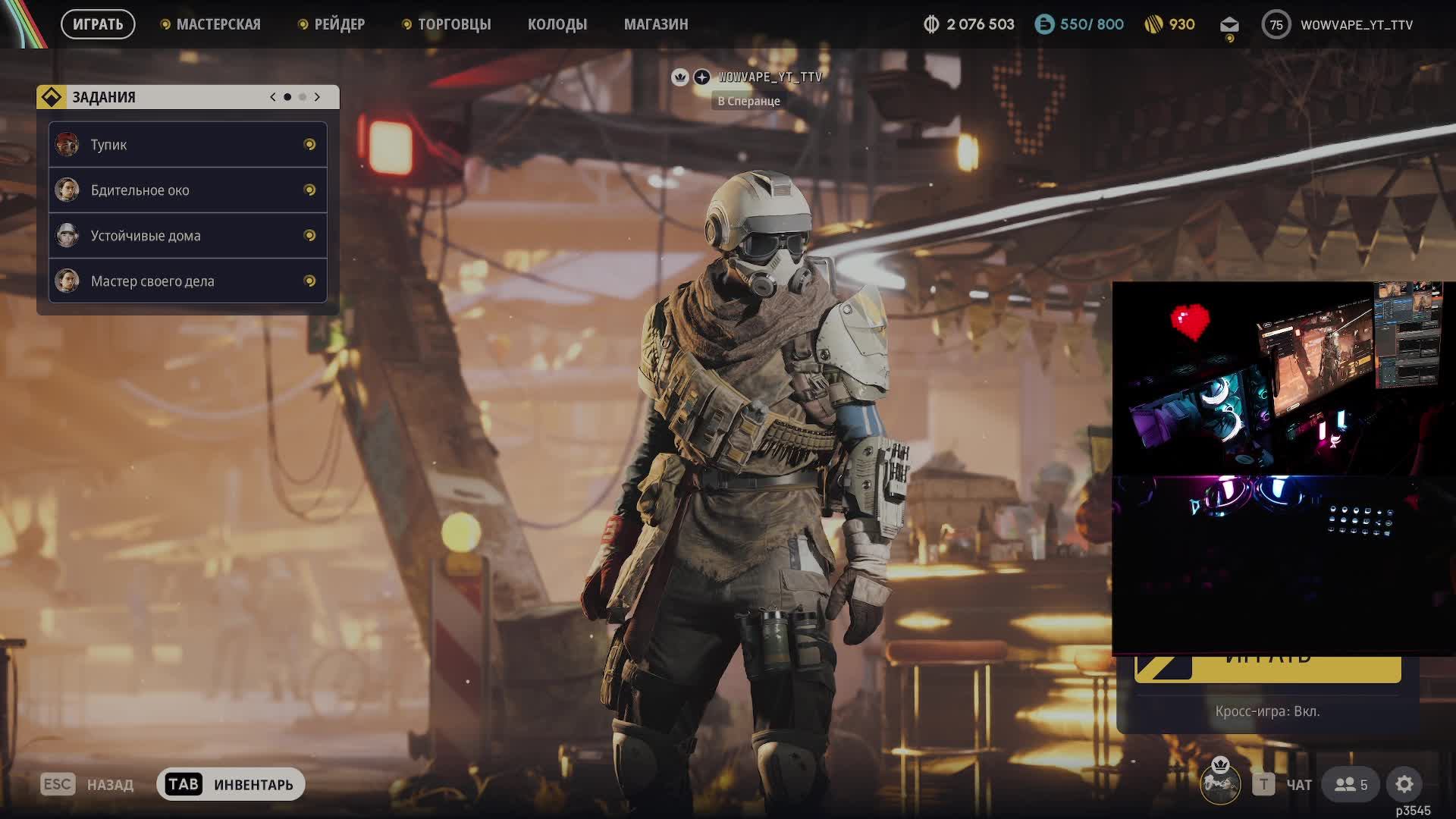Go to the ТОРГОВЦЫ tab
Screen dimensions: 1456x819
click(453, 24)
